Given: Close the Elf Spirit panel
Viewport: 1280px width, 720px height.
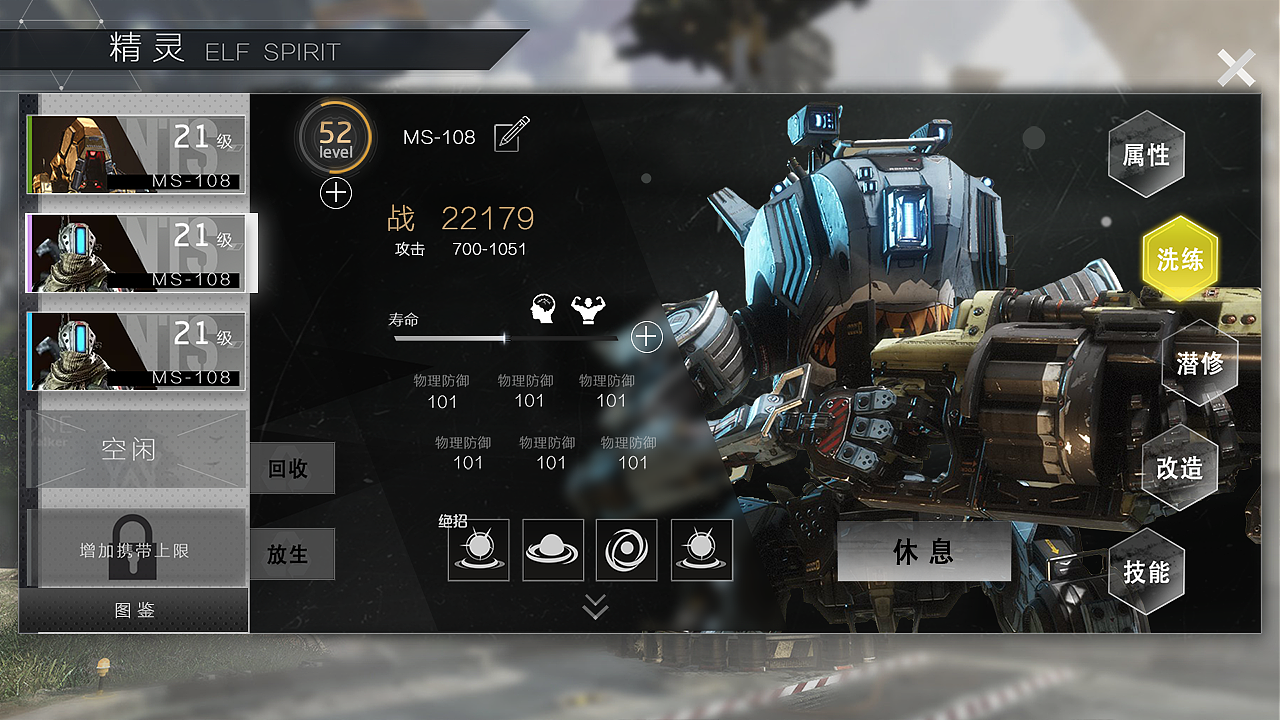Looking at the screenshot, I should [x=1236, y=68].
